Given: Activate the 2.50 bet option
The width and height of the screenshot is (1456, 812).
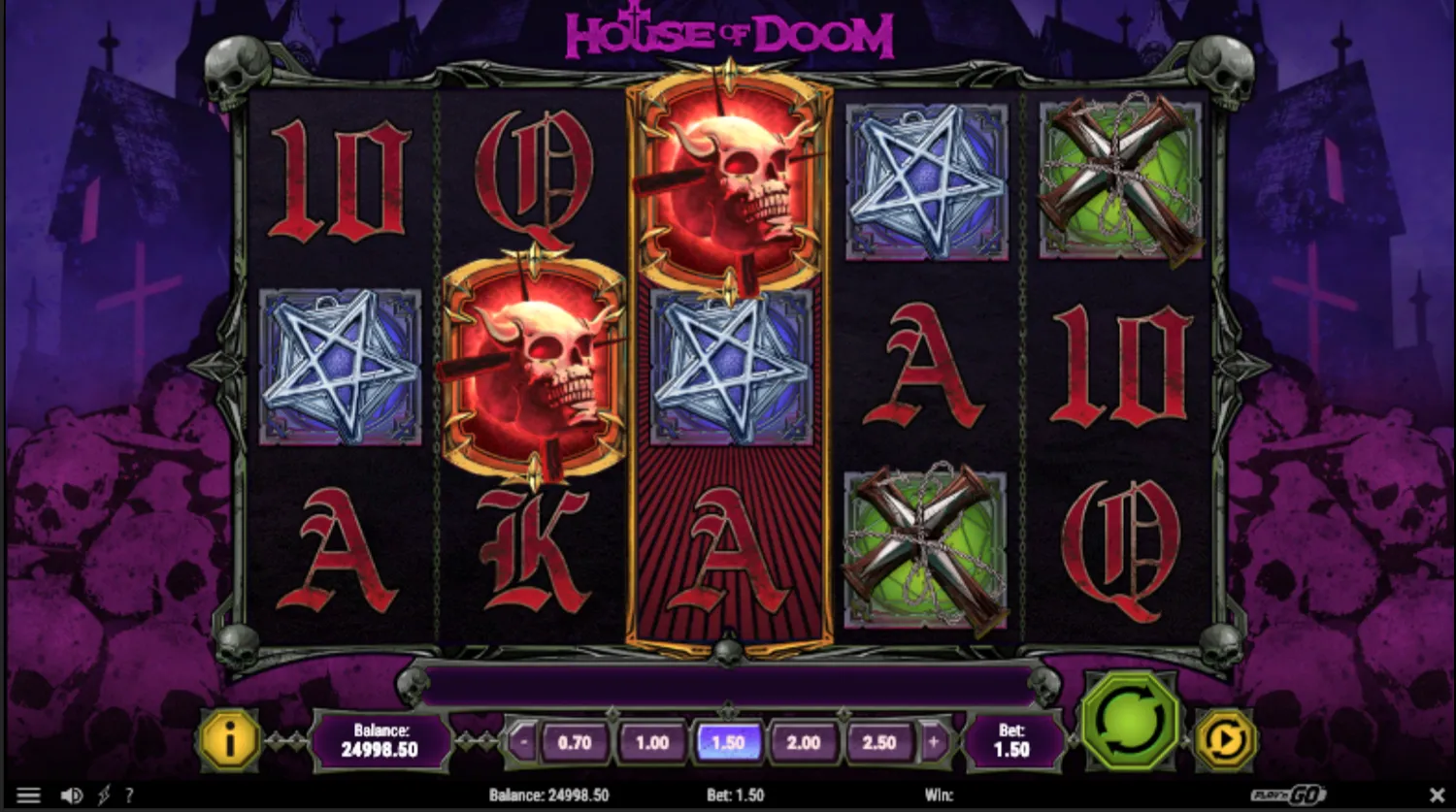Looking at the screenshot, I should [x=879, y=741].
